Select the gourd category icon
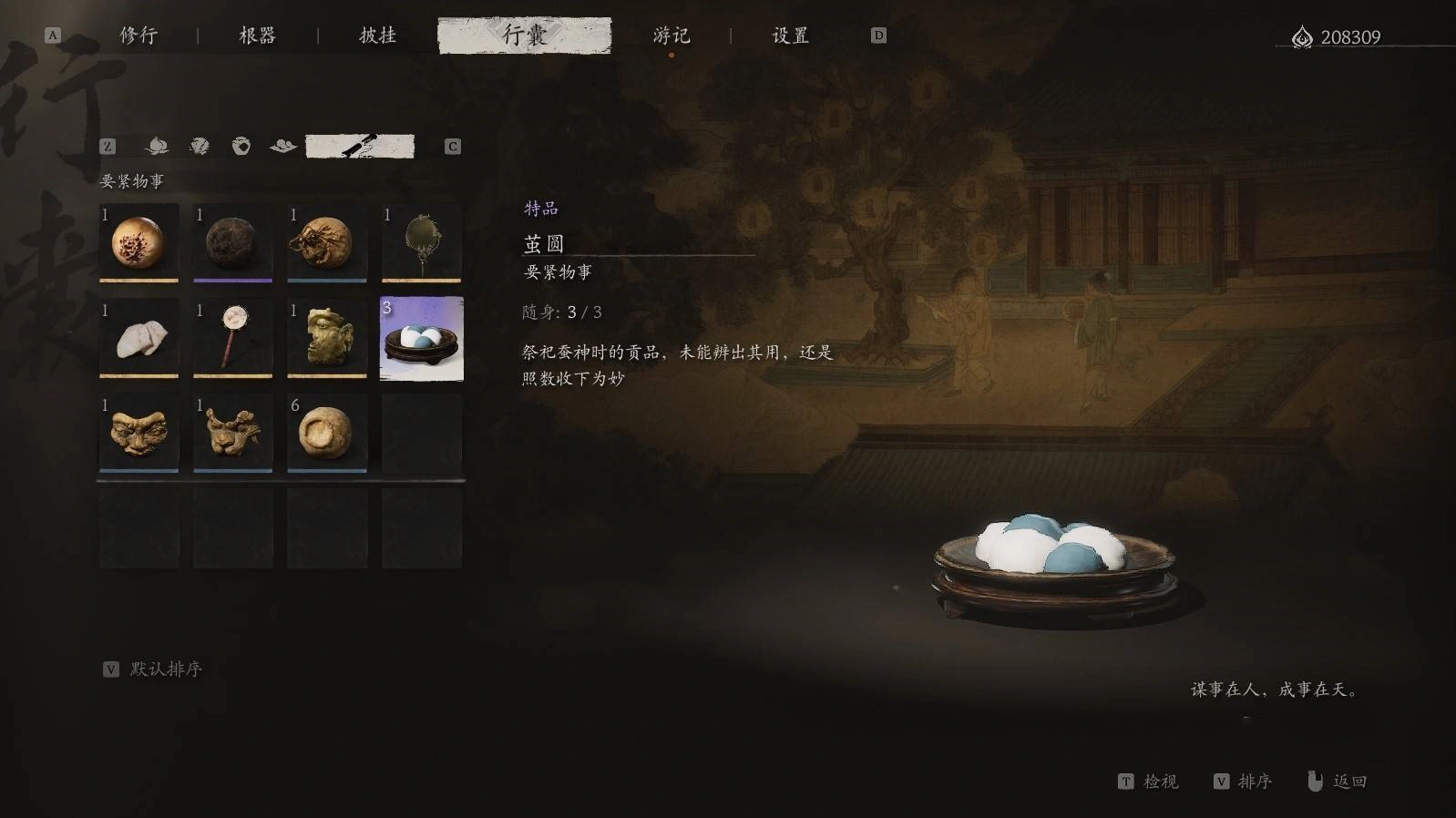 pos(157,146)
